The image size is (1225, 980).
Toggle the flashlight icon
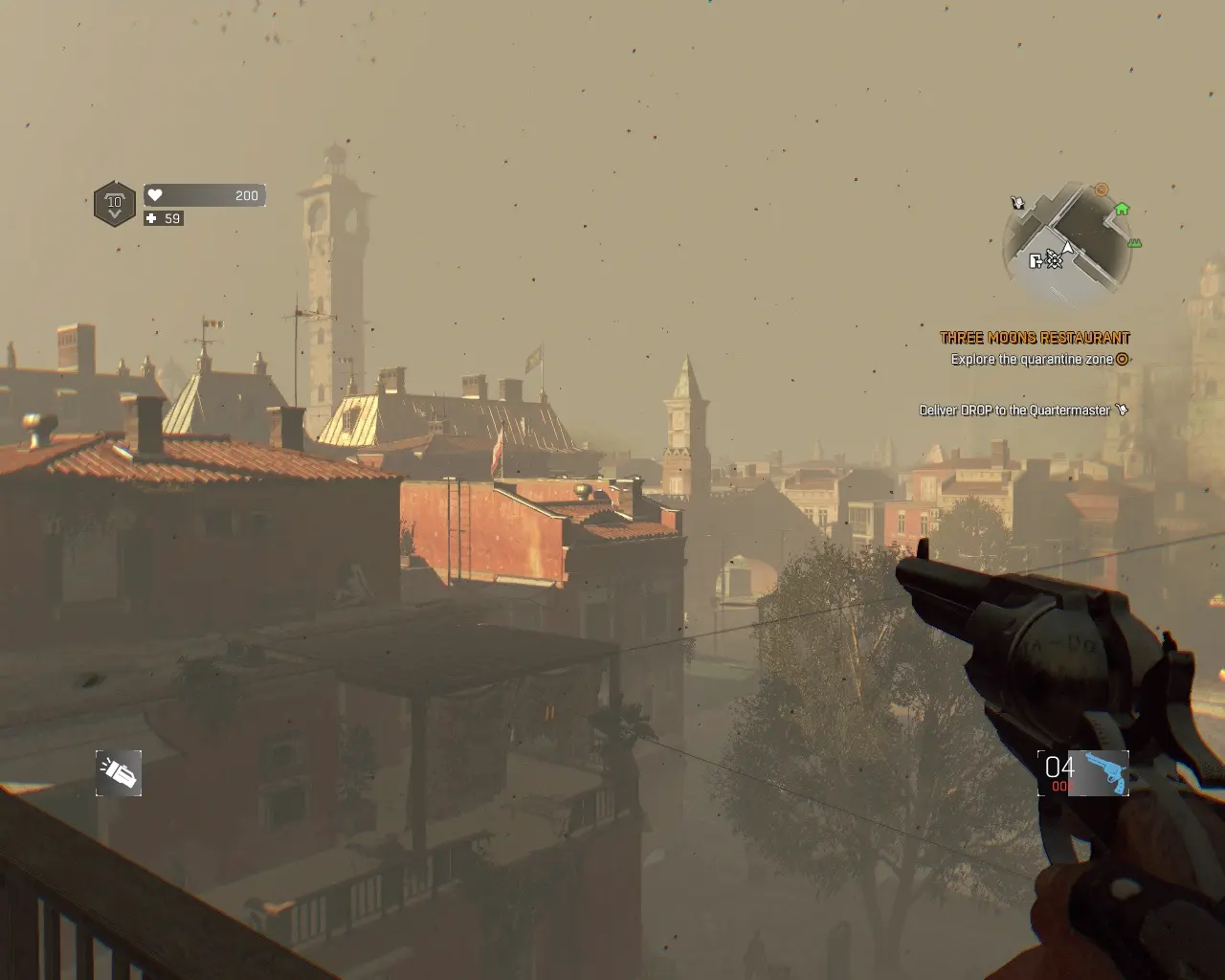click(x=119, y=773)
